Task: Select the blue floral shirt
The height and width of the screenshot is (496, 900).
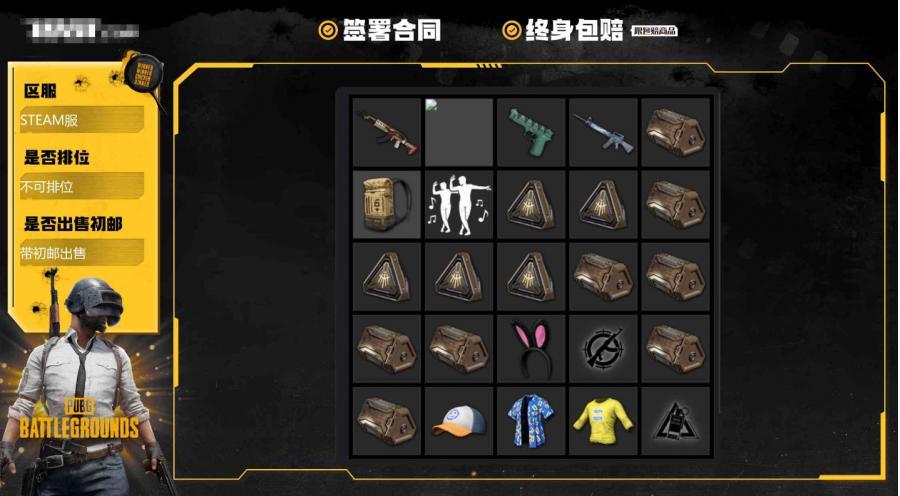Action: pos(531,419)
